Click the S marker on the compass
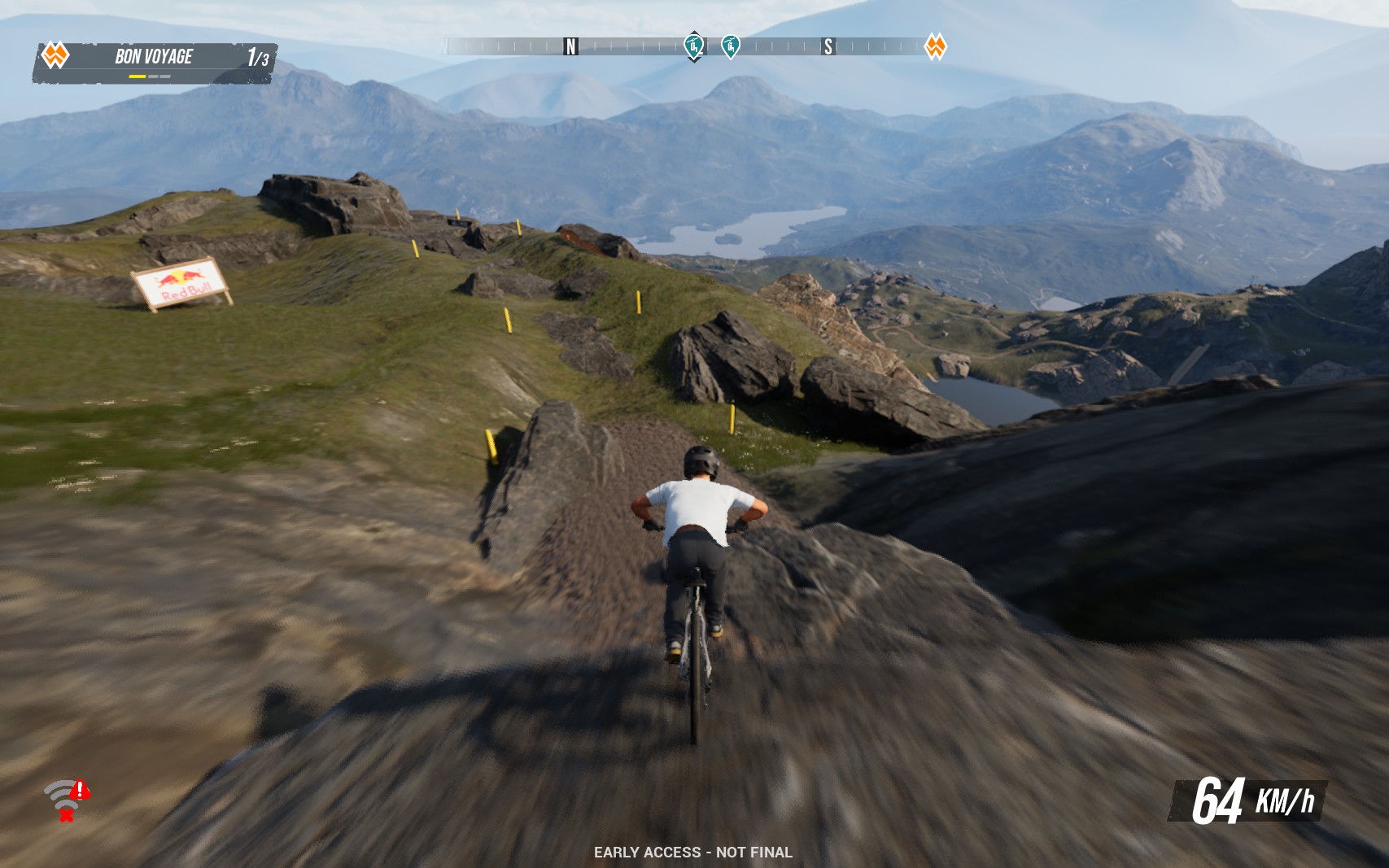Screen dimensions: 1389x868 coord(829,47)
